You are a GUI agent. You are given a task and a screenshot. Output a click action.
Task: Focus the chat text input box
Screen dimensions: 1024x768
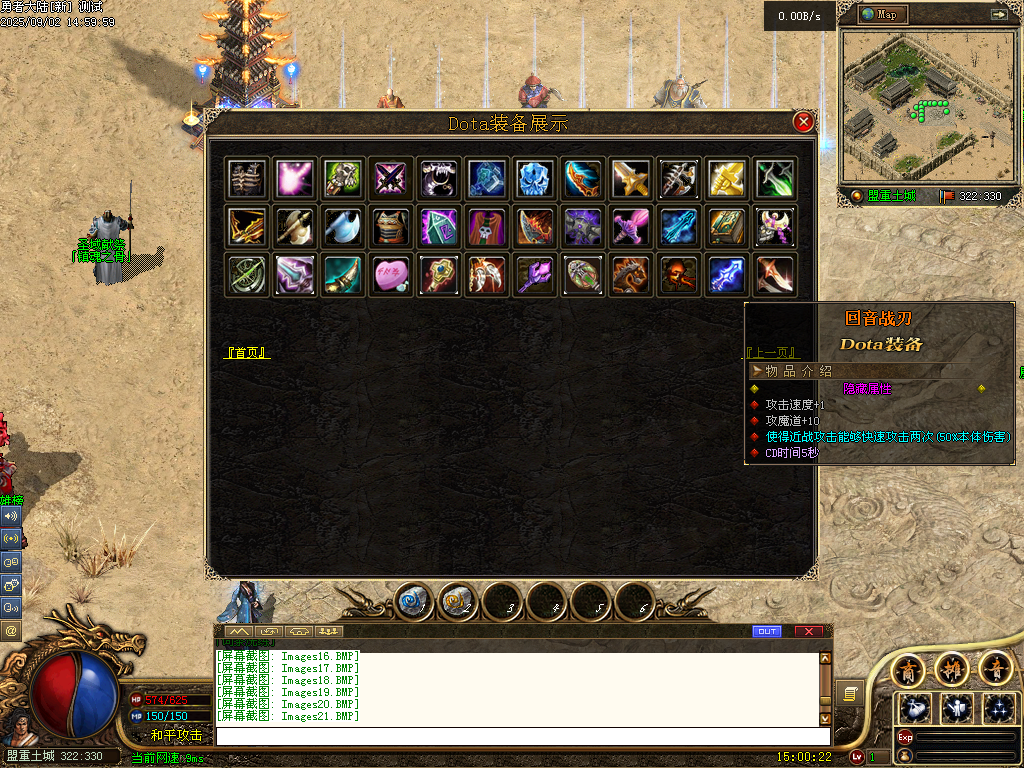(x=520, y=737)
